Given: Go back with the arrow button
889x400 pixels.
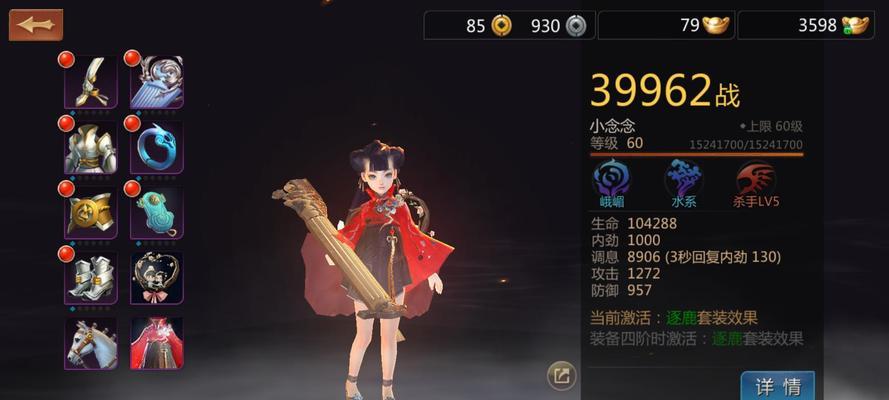Looking at the screenshot, I should (x=35, y=25).
